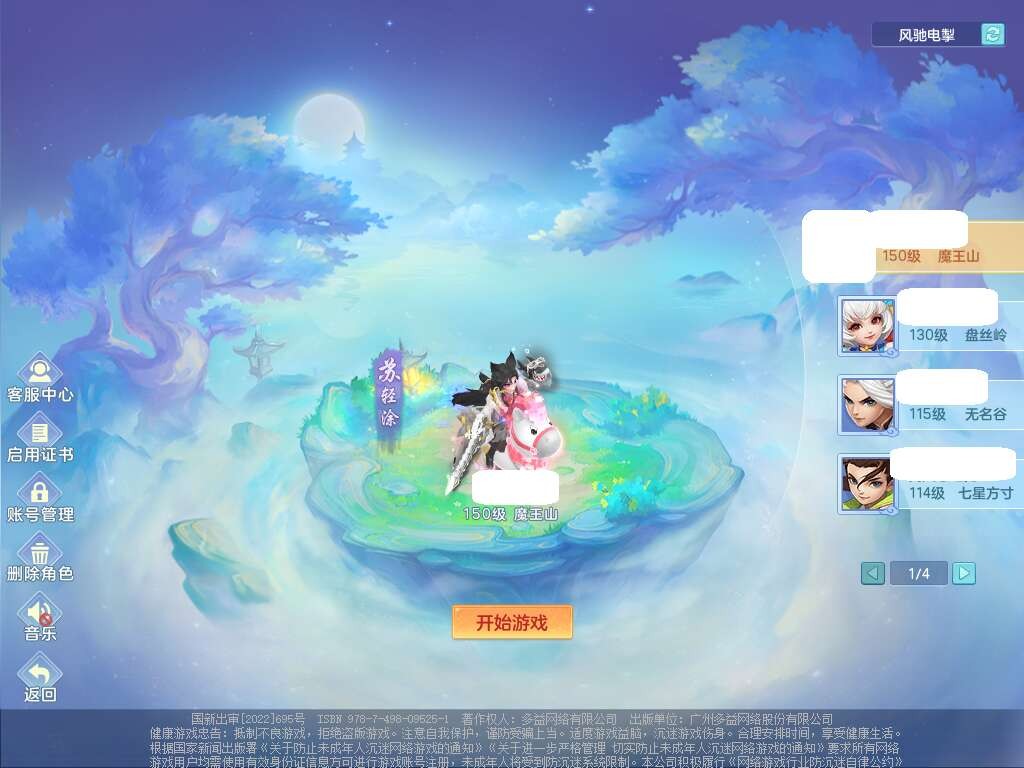Switch server via 风驰电掣 refresh button

tap(992, 35)
